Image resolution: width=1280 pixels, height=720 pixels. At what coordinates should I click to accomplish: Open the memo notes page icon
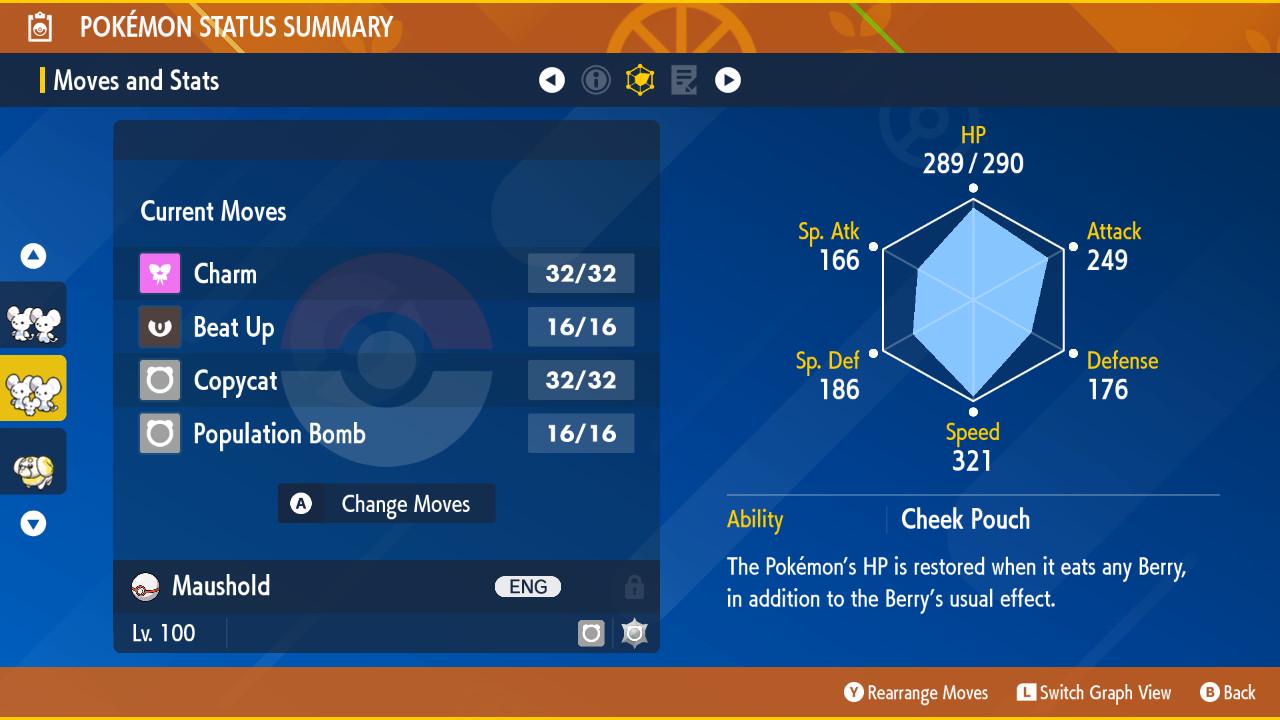(684, 80)
